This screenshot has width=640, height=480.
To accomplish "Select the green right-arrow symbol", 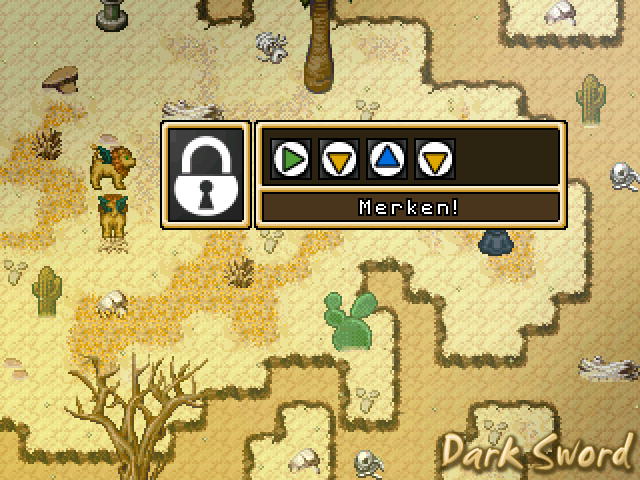I will point(291,158).
